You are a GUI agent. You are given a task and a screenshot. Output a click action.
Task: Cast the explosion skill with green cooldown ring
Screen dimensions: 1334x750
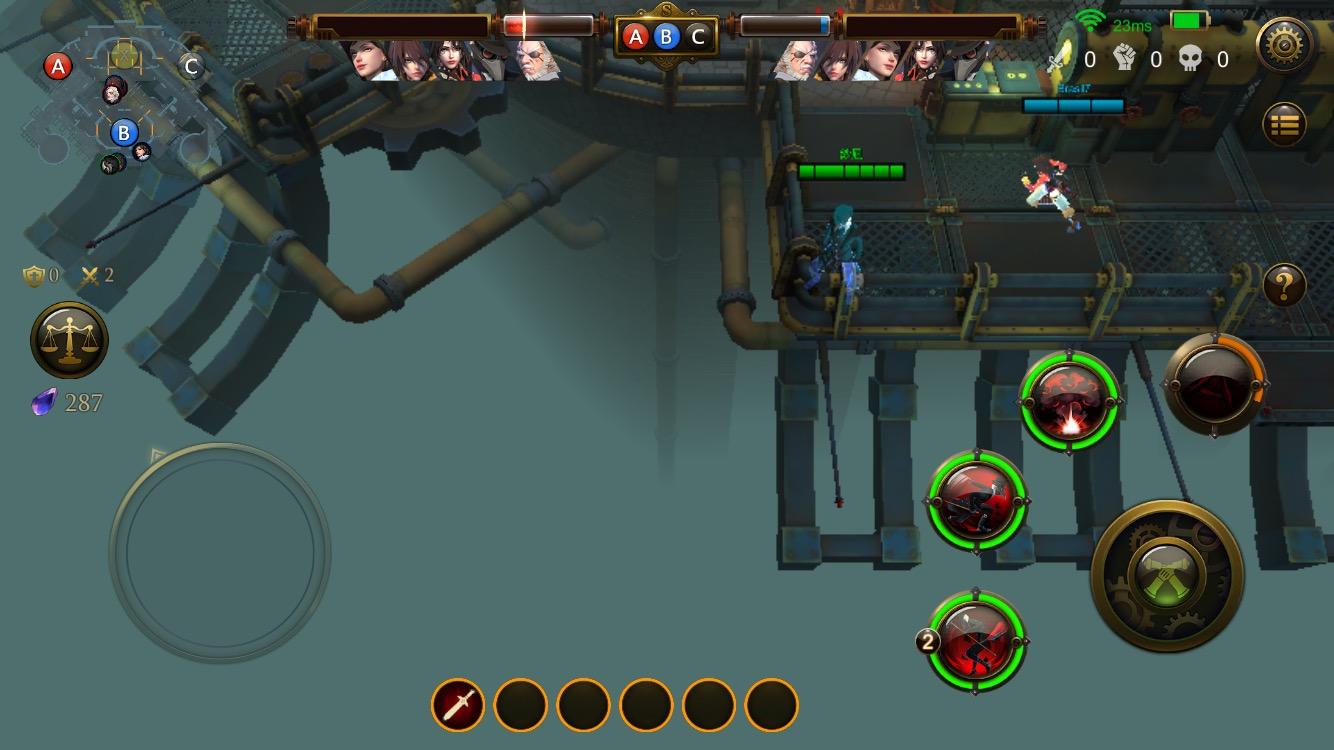1071,402
